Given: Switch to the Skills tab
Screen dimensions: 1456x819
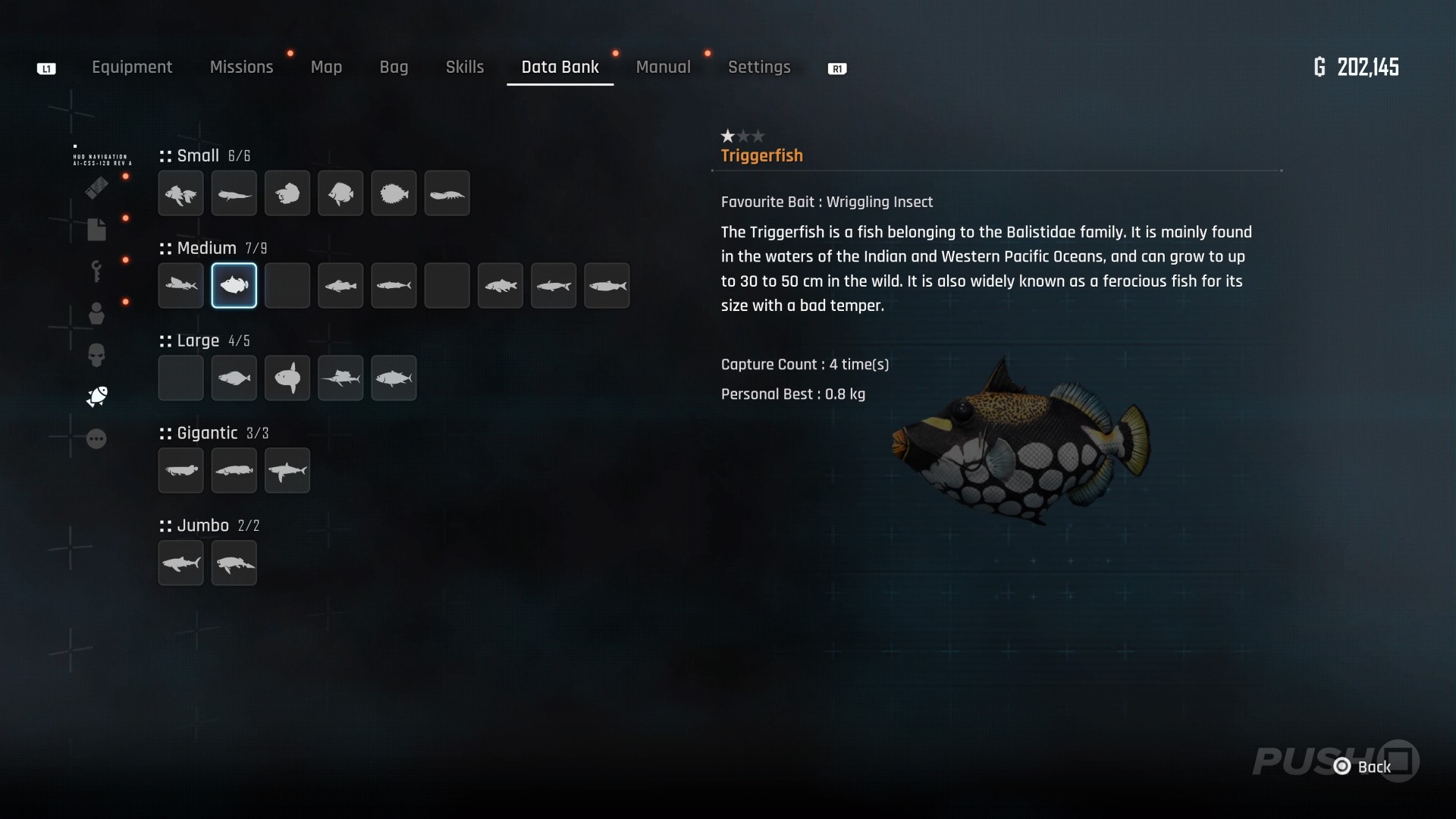Looking at the screenshot, I should coord(464,67).
